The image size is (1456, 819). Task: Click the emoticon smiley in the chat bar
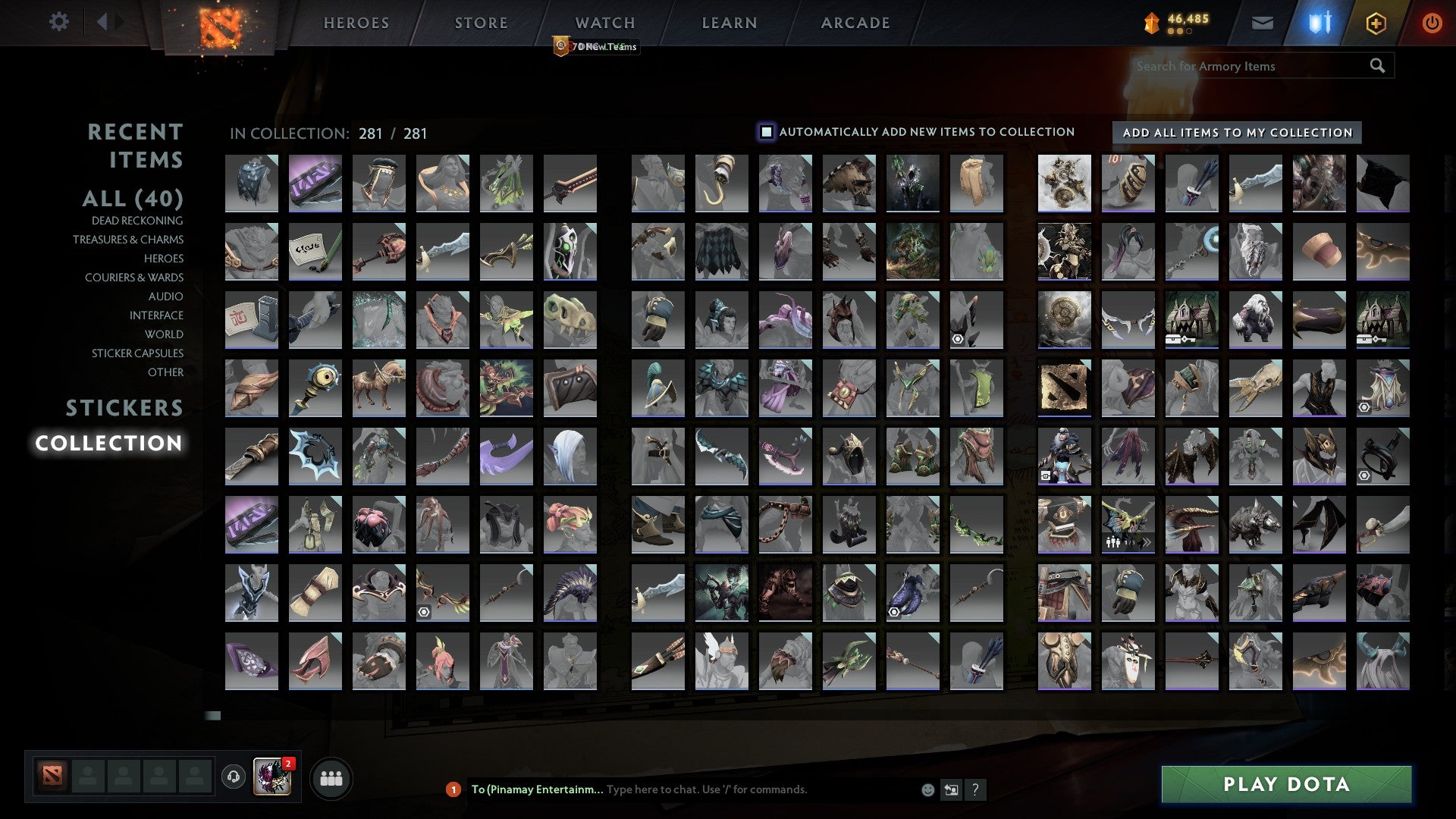click(927, 789)
